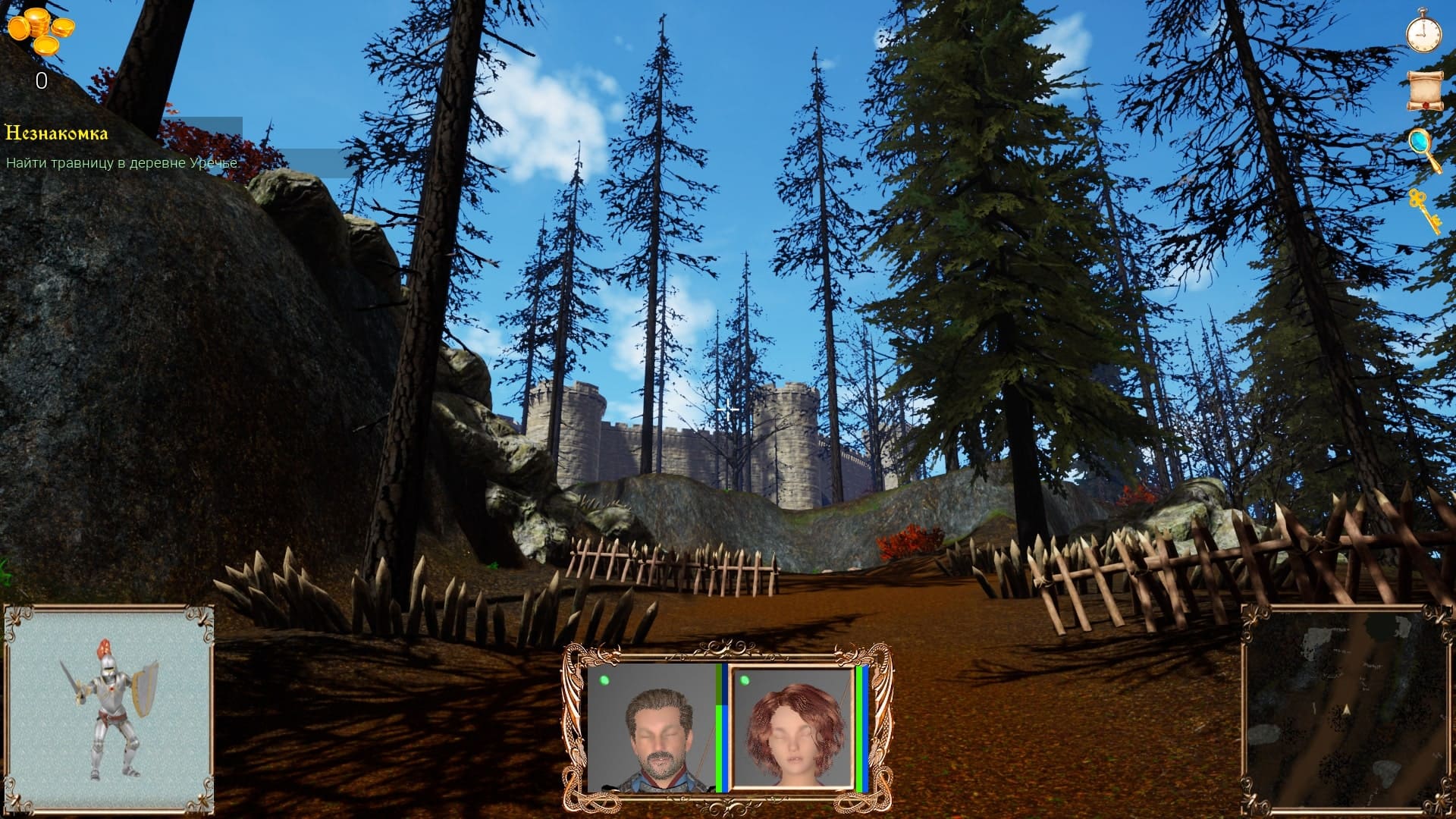Select the bearded man's portrait

click(x=652, y=729)
